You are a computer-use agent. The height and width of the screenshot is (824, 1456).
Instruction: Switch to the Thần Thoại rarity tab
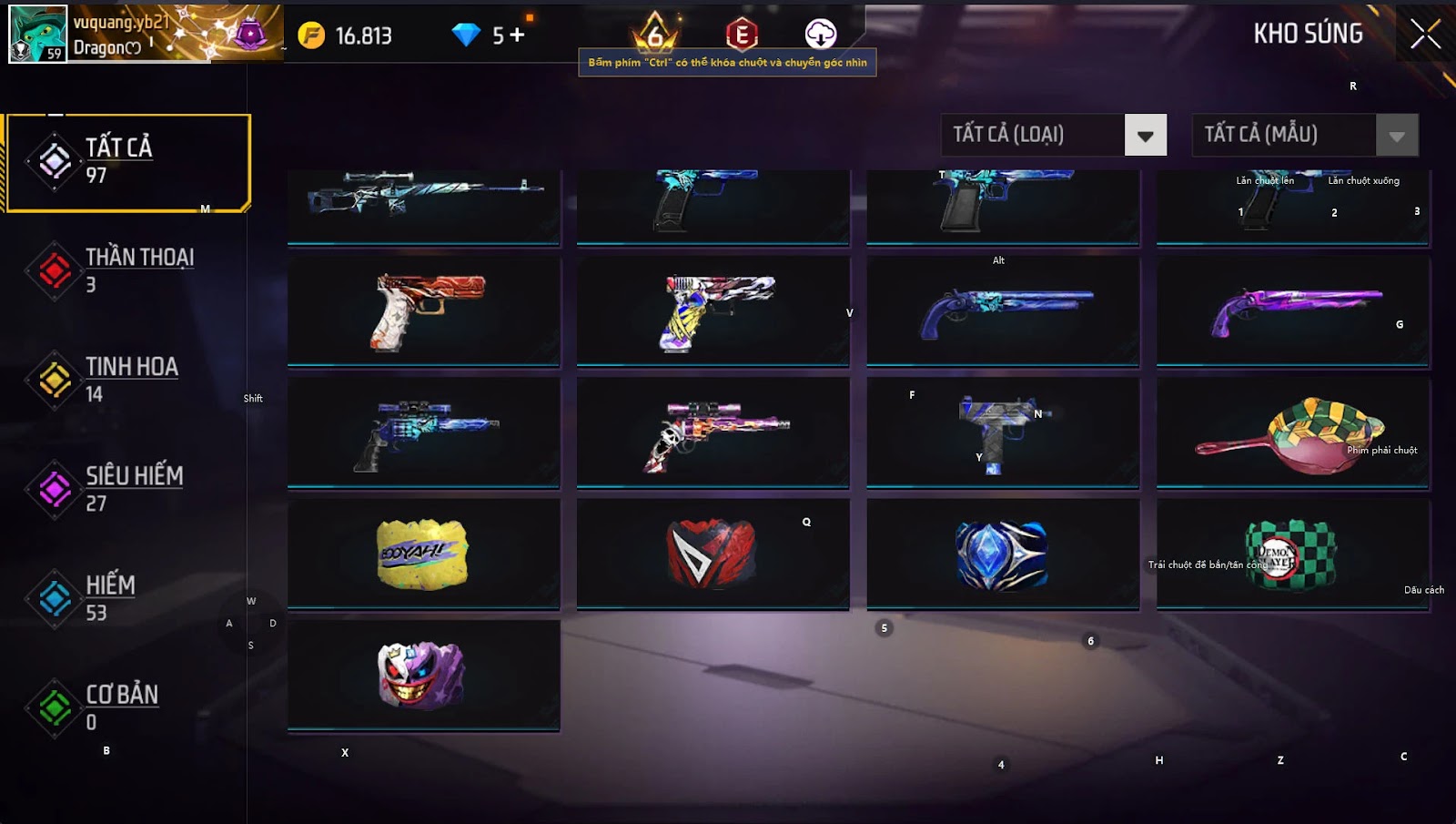[x=128, y=270]
